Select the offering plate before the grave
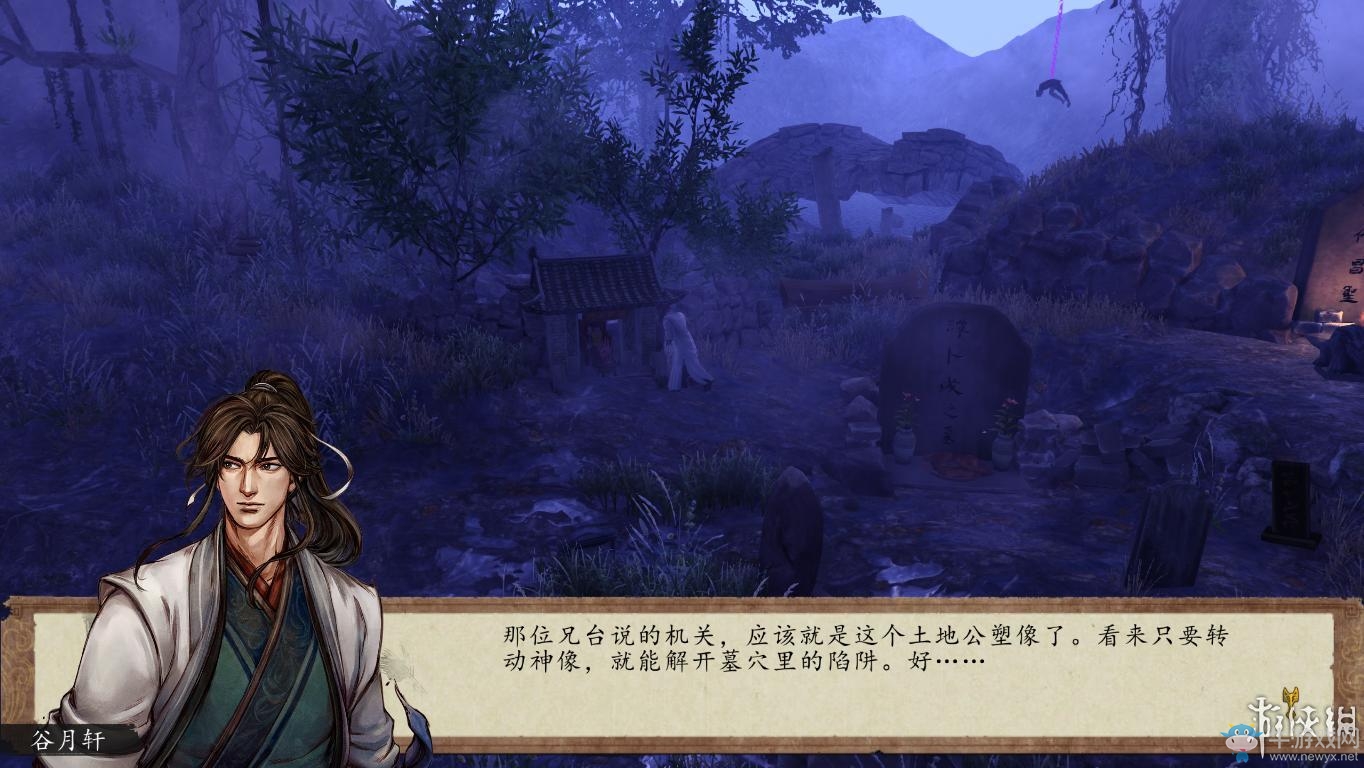This screenshot has width=1364, height=768. (950, 465)
